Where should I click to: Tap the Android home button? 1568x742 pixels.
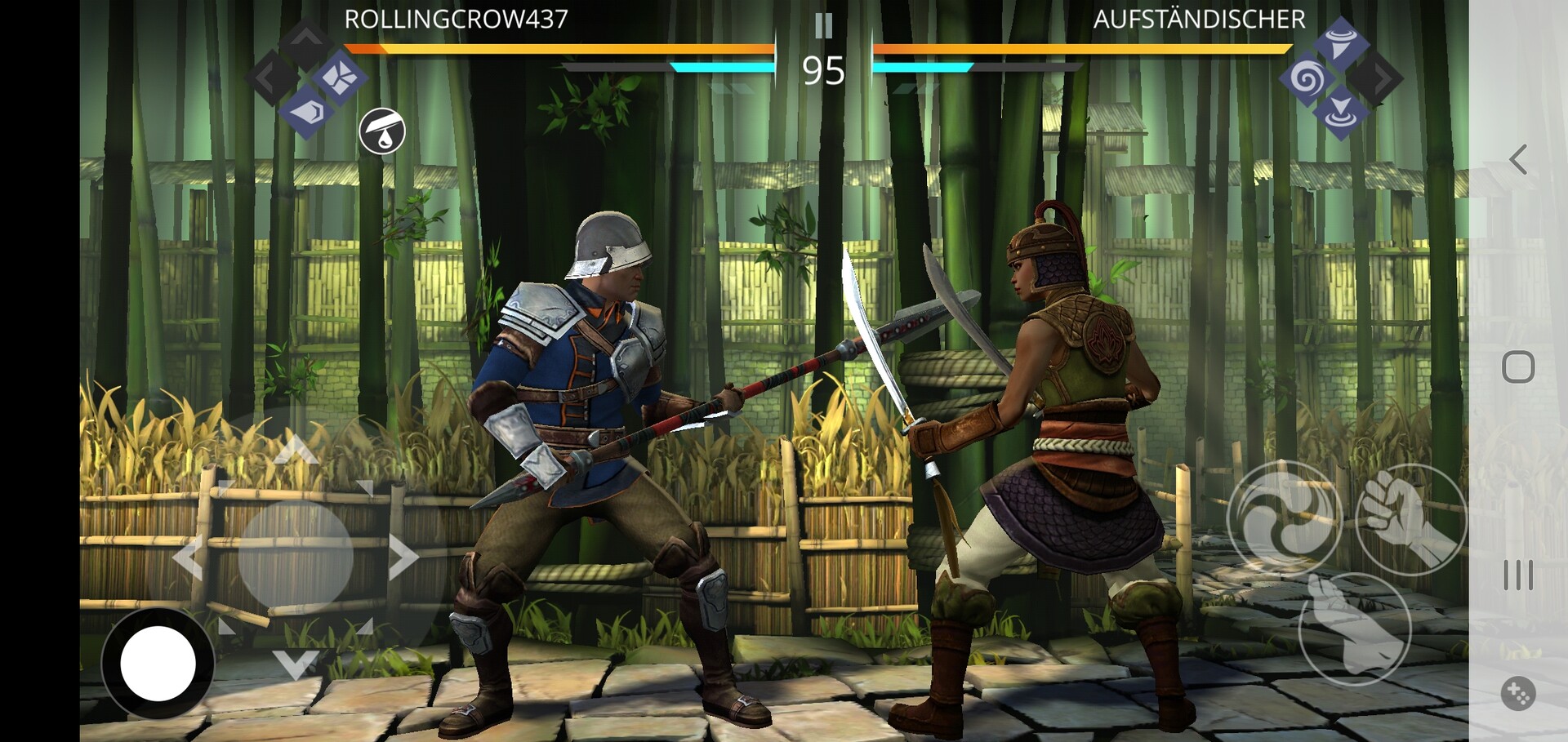[x=1518, y=367]
